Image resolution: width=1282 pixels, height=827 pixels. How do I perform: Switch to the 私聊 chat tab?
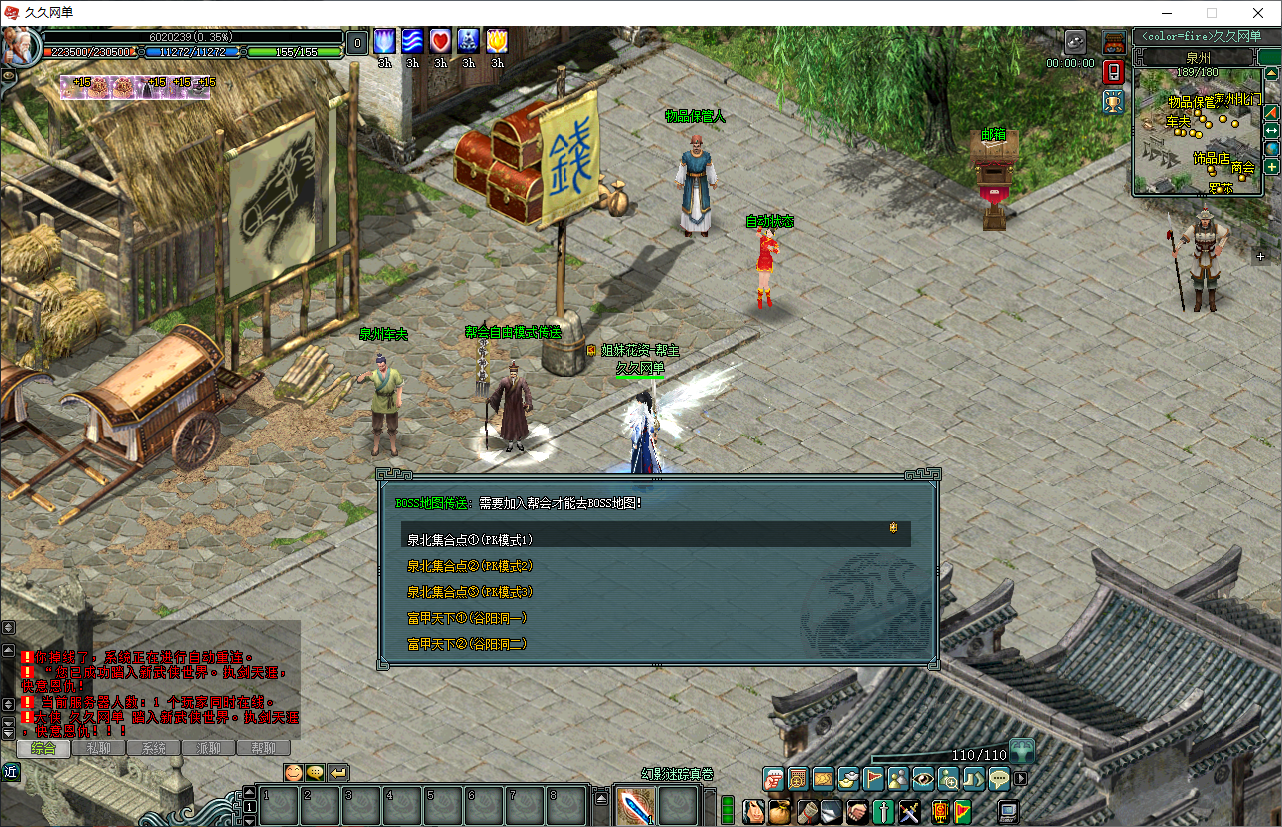point(98,748)
